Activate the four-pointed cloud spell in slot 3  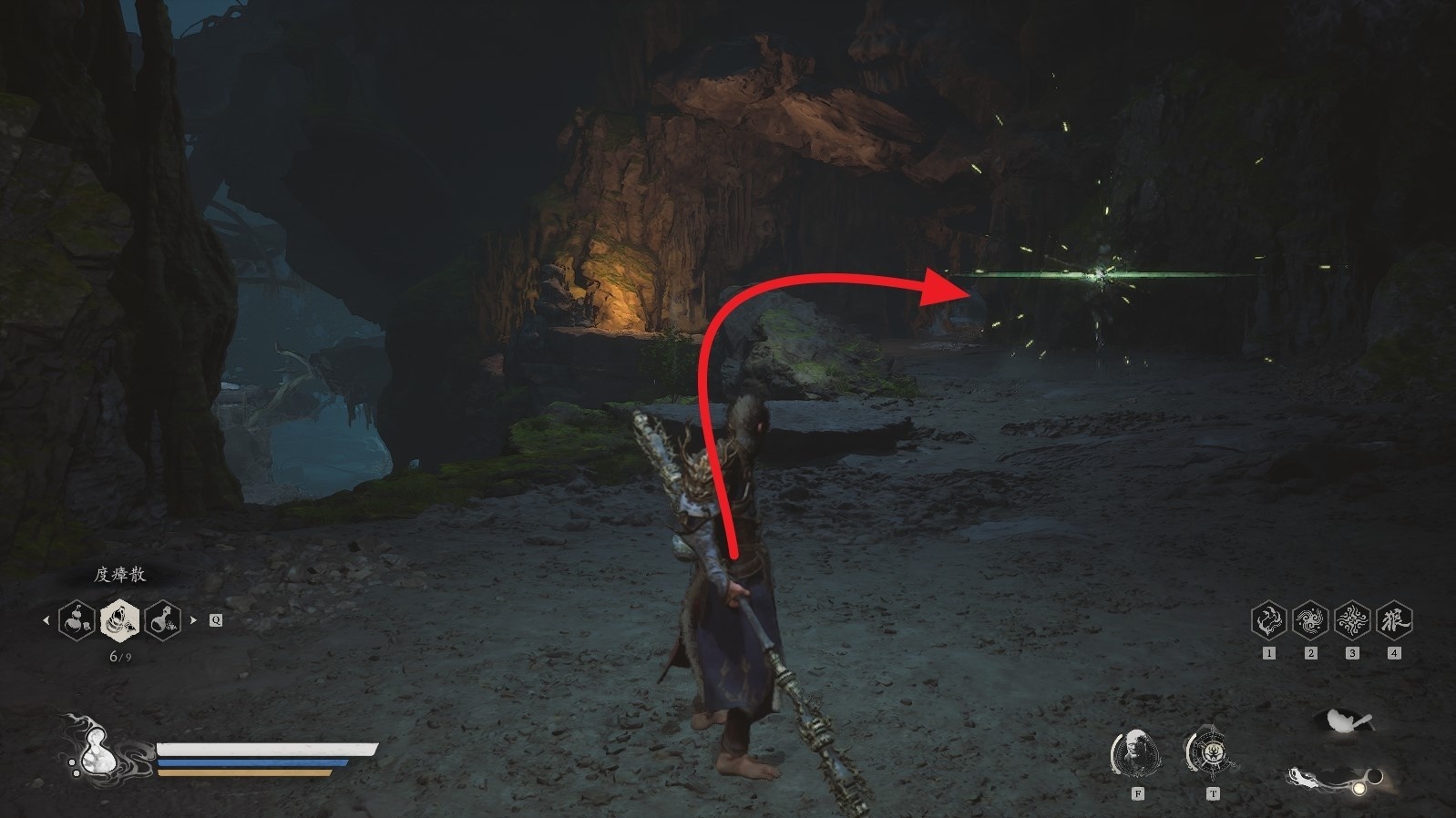pyautogui.click(x=1352, y=620)
